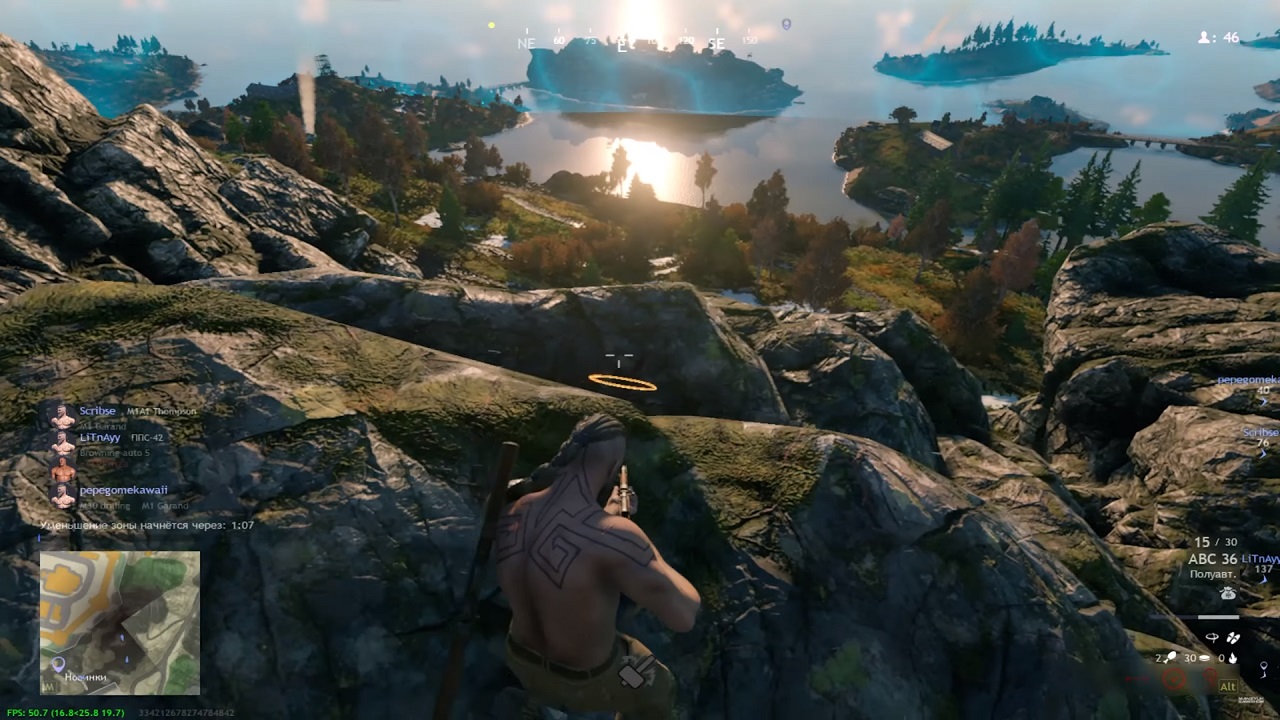
Task: Click the purple map marker on compass
Action: coord(786,24)
